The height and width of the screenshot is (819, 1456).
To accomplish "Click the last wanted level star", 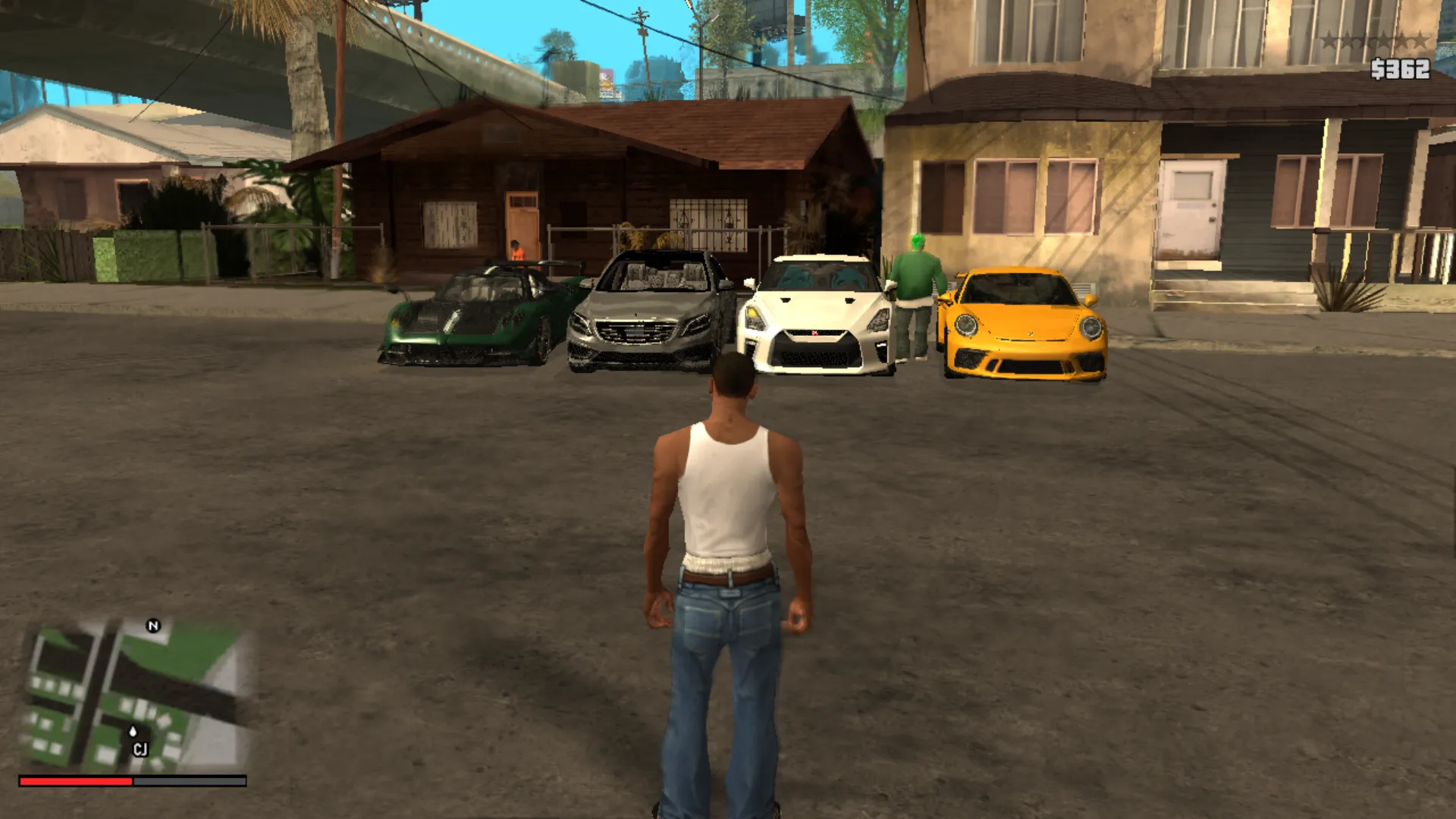I will point(1420,39).
